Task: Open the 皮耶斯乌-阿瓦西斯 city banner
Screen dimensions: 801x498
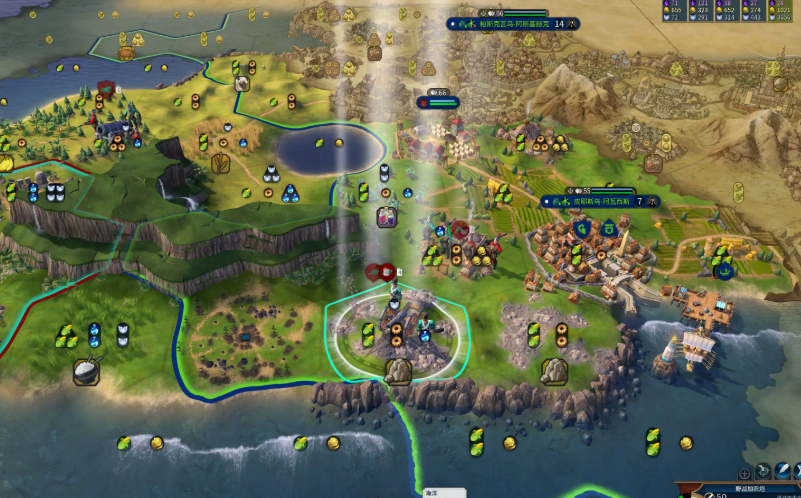Action: tap(598, 201)
